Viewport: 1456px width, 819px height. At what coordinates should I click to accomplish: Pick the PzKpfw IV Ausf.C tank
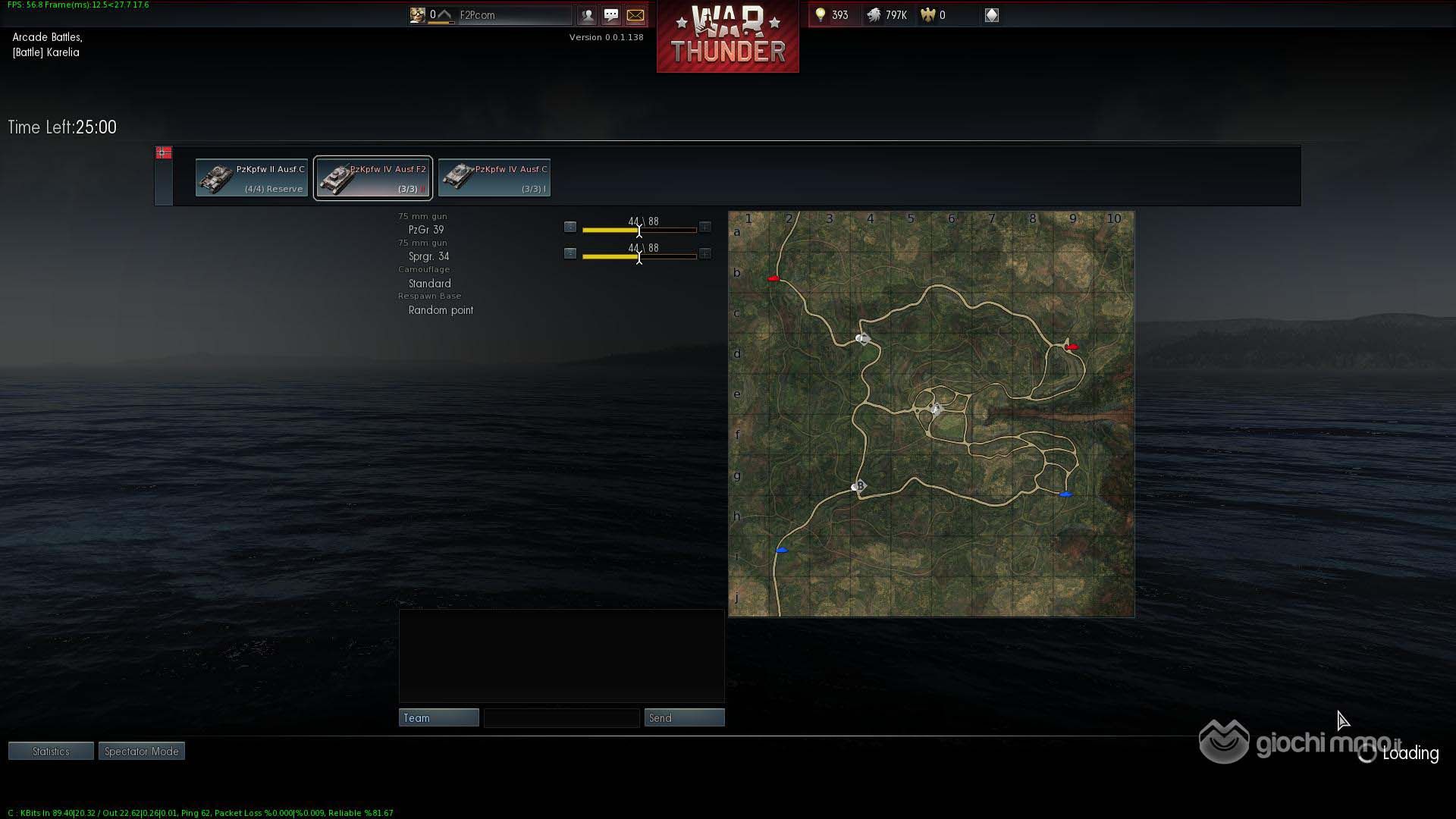tap(494, 178)
